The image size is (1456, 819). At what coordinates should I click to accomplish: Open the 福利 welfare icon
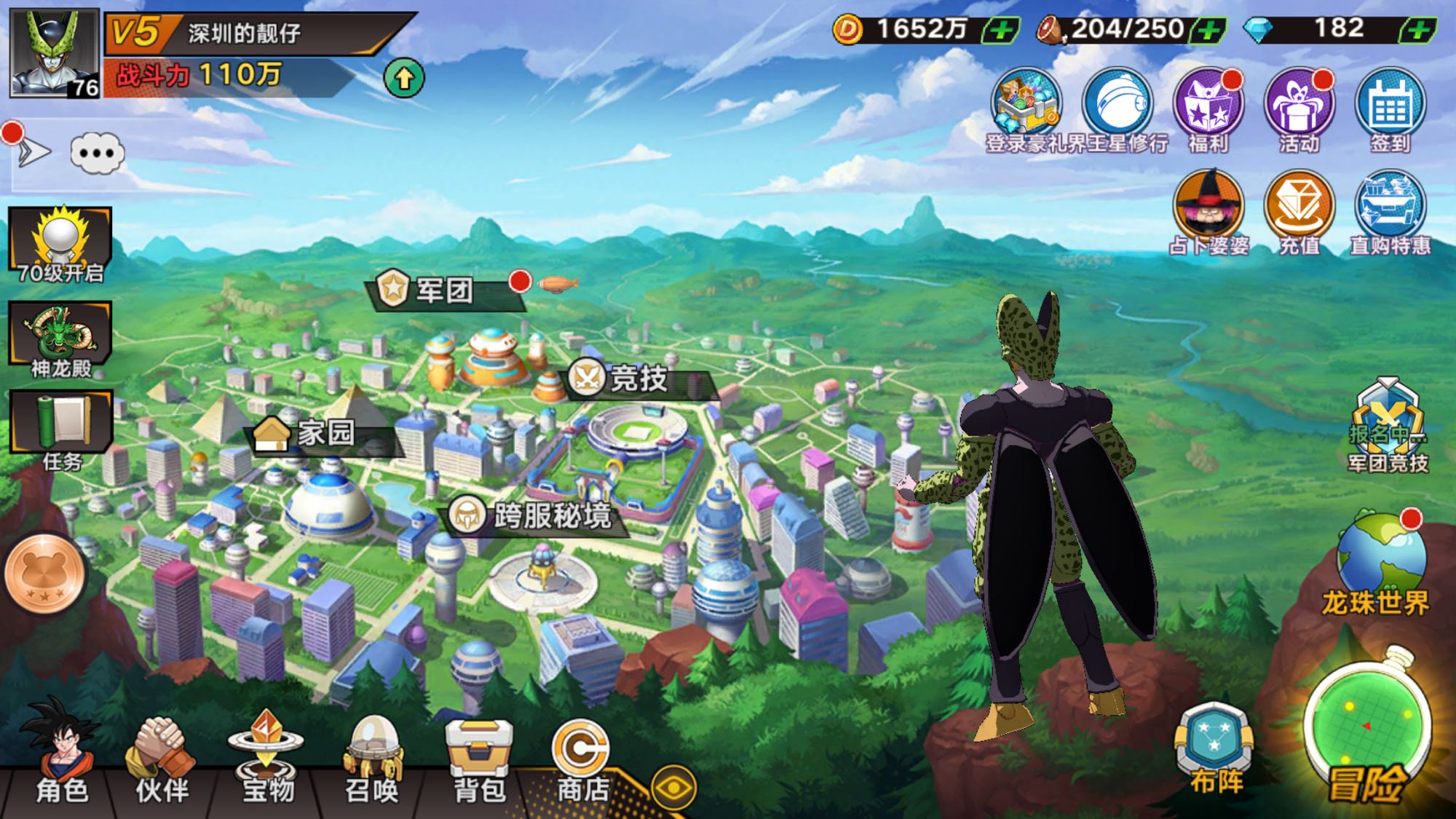[x=1208, y=109]
